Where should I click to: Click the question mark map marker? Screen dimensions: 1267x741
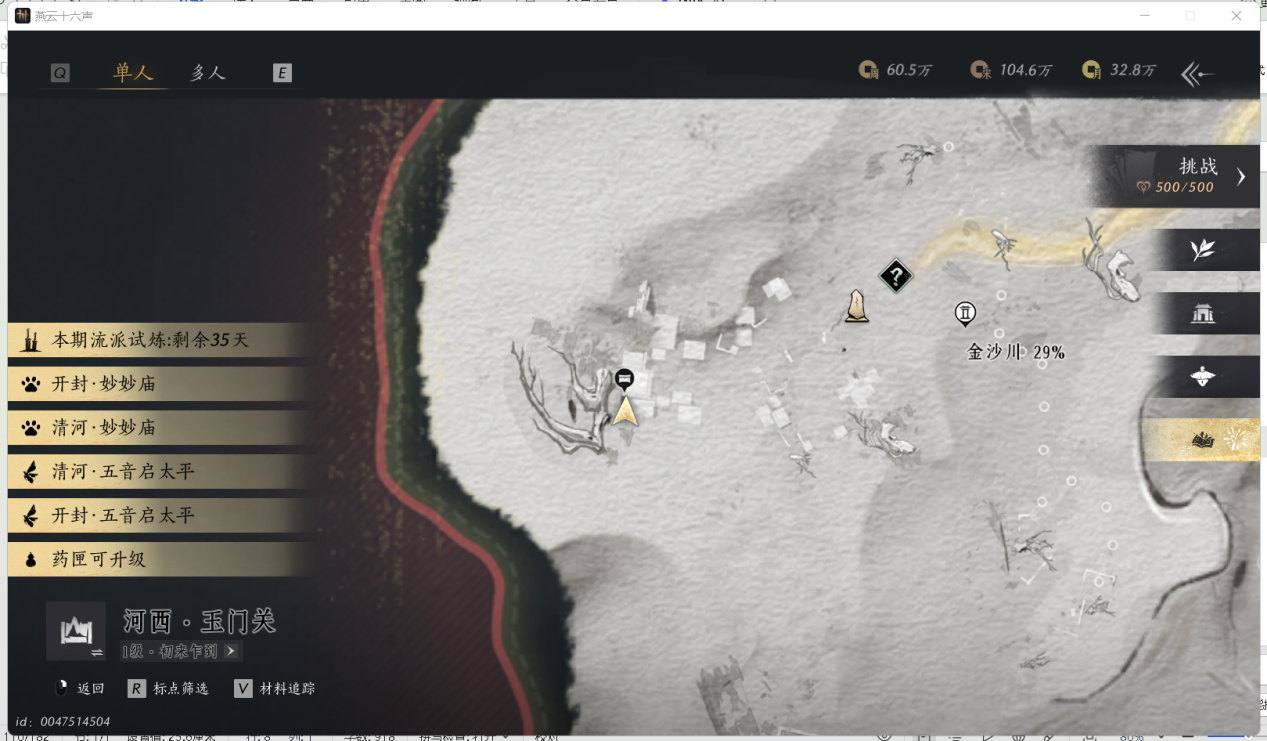[896, 275]
